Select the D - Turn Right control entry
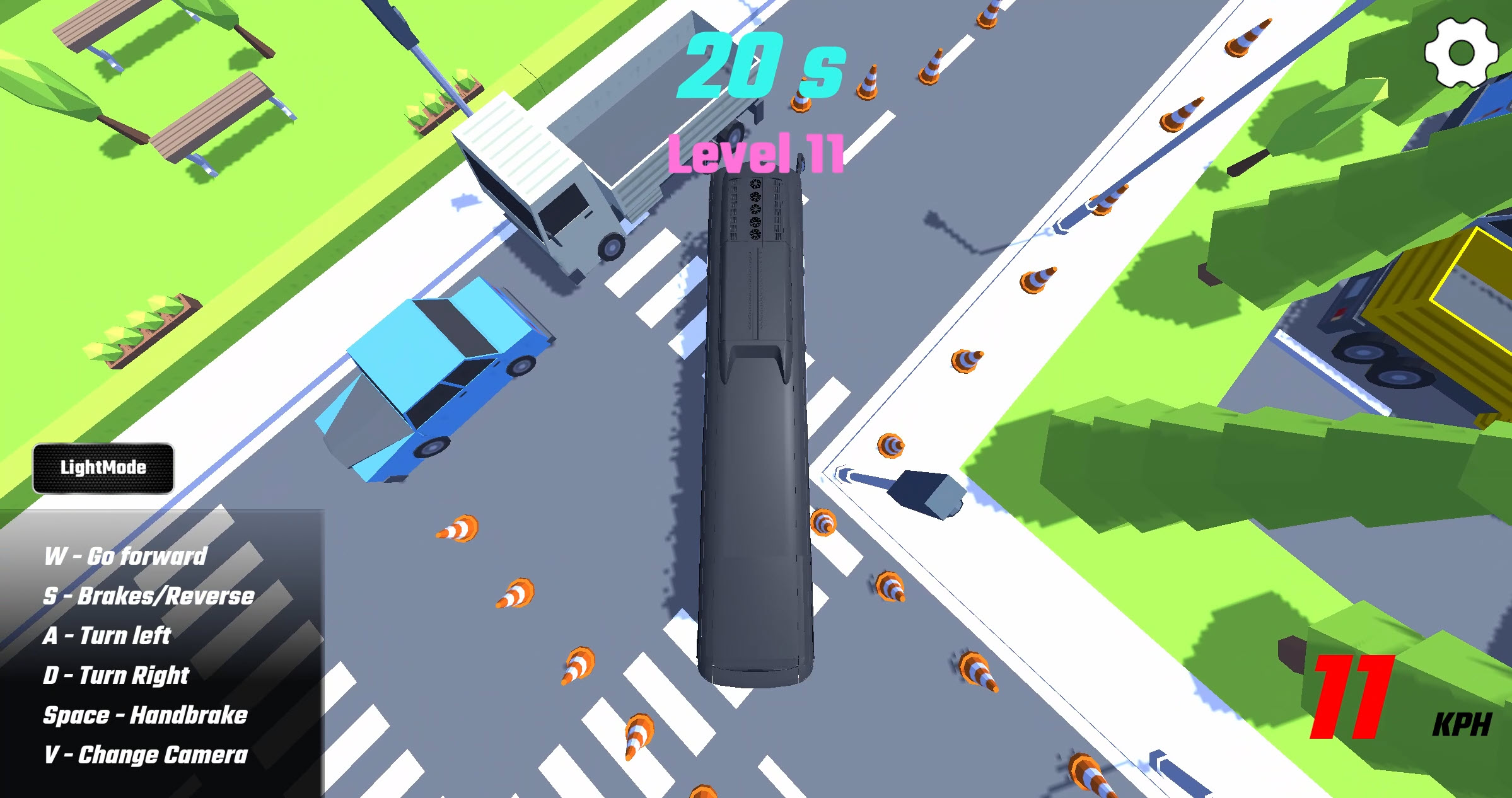 pos(115,676)
